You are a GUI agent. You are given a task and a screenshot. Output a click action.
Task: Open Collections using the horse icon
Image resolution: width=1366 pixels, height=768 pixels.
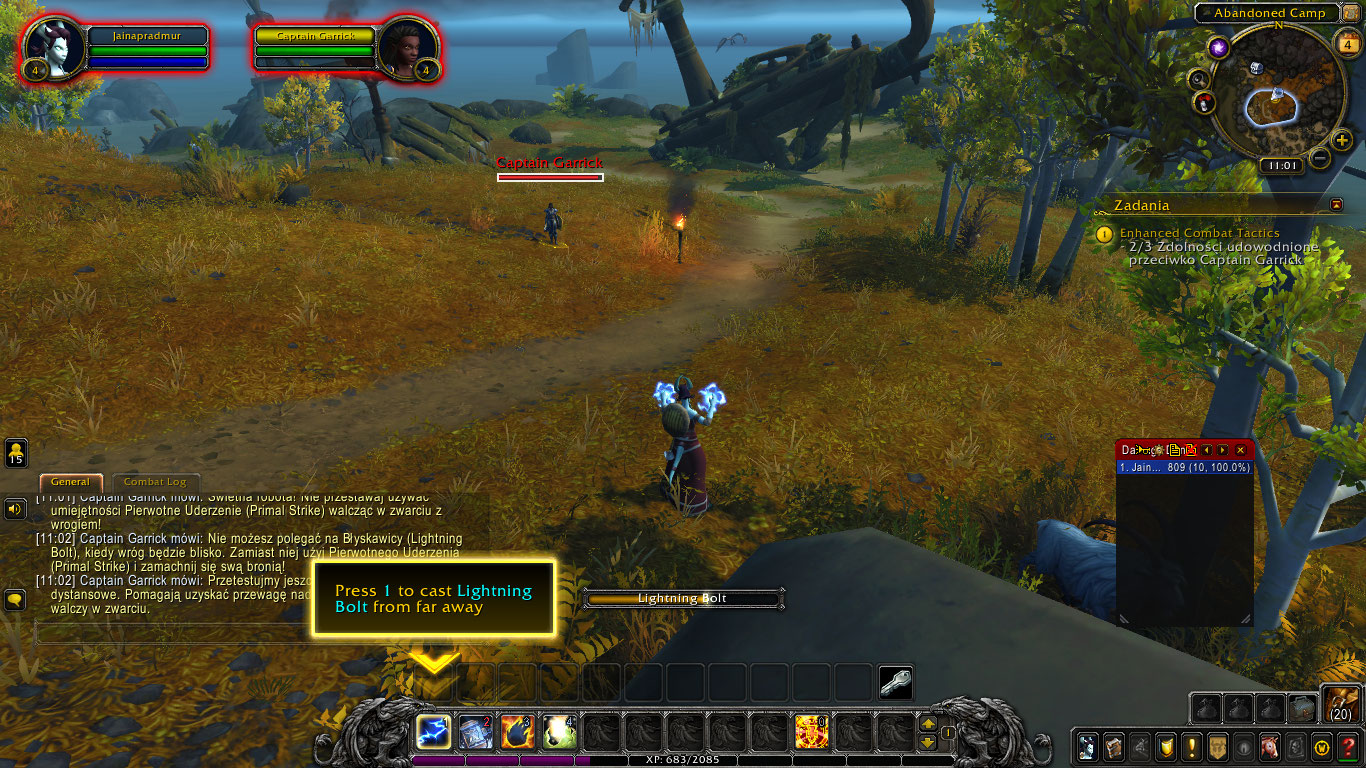click(x=1269, y=745)
